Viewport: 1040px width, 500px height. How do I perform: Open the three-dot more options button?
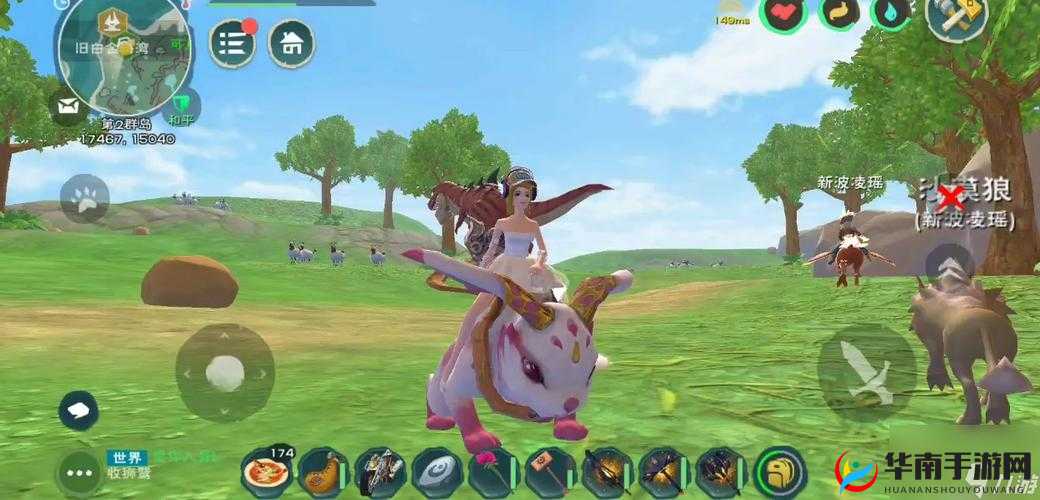point(78,468)
